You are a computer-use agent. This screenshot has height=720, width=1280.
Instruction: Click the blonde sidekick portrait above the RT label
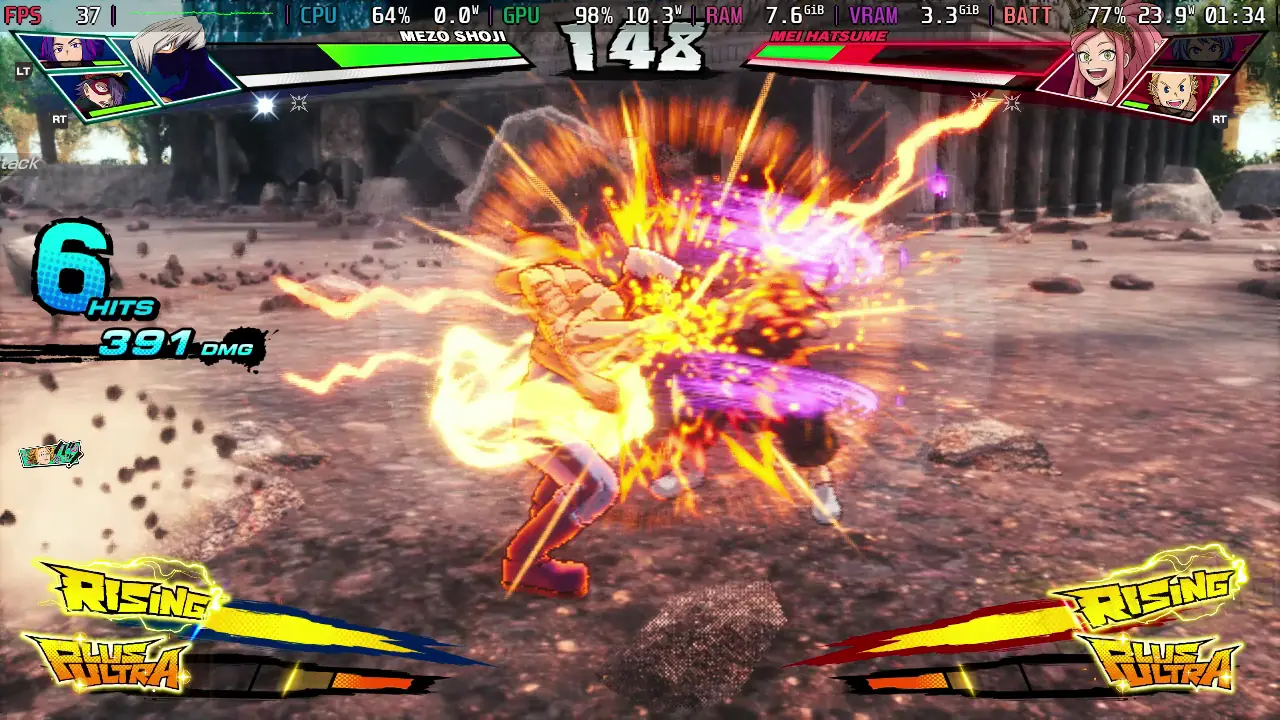[1168, 93]
